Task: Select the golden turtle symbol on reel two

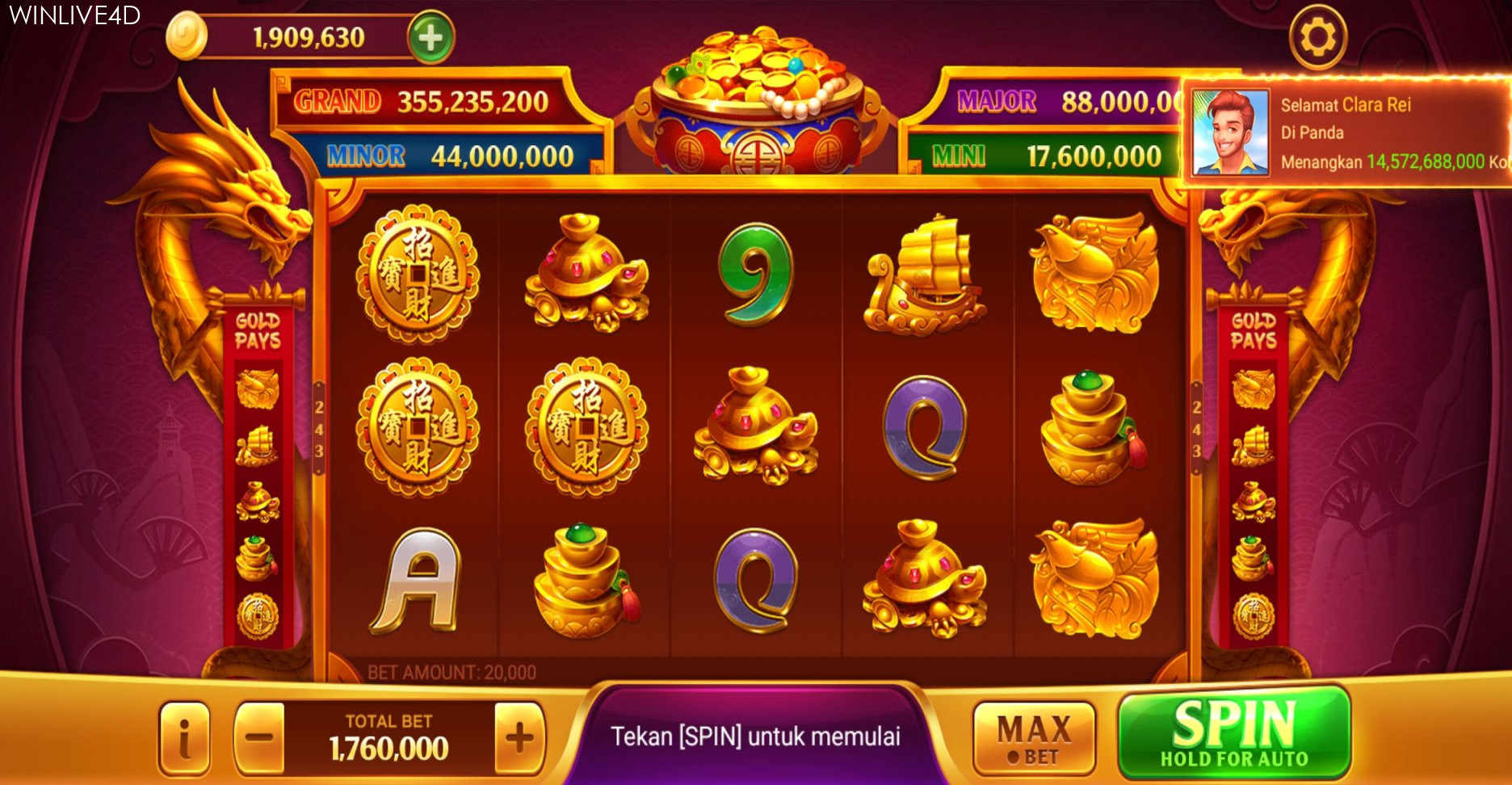Action: (586, 271)
